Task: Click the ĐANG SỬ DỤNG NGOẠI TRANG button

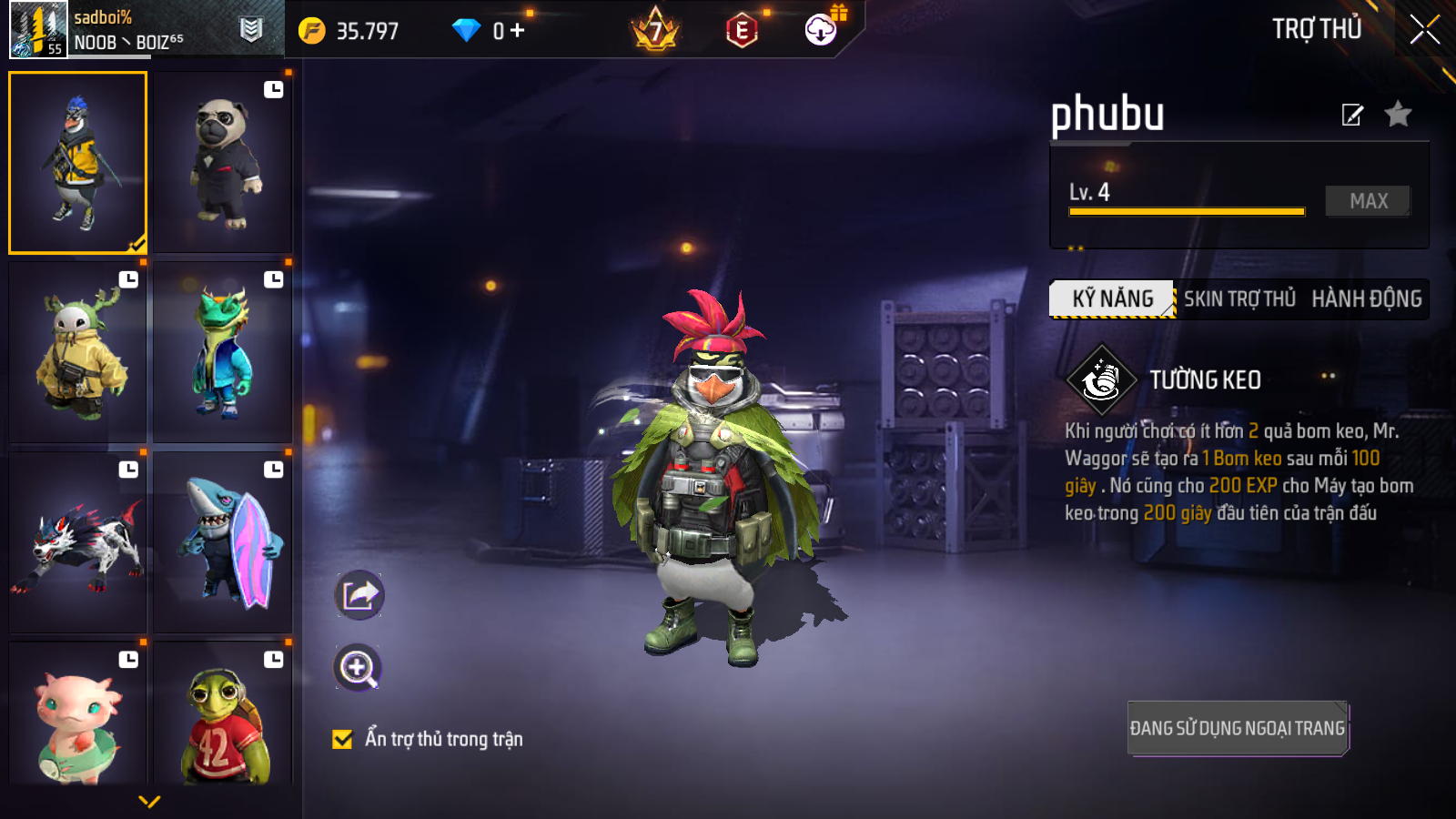Action: 1237,728
